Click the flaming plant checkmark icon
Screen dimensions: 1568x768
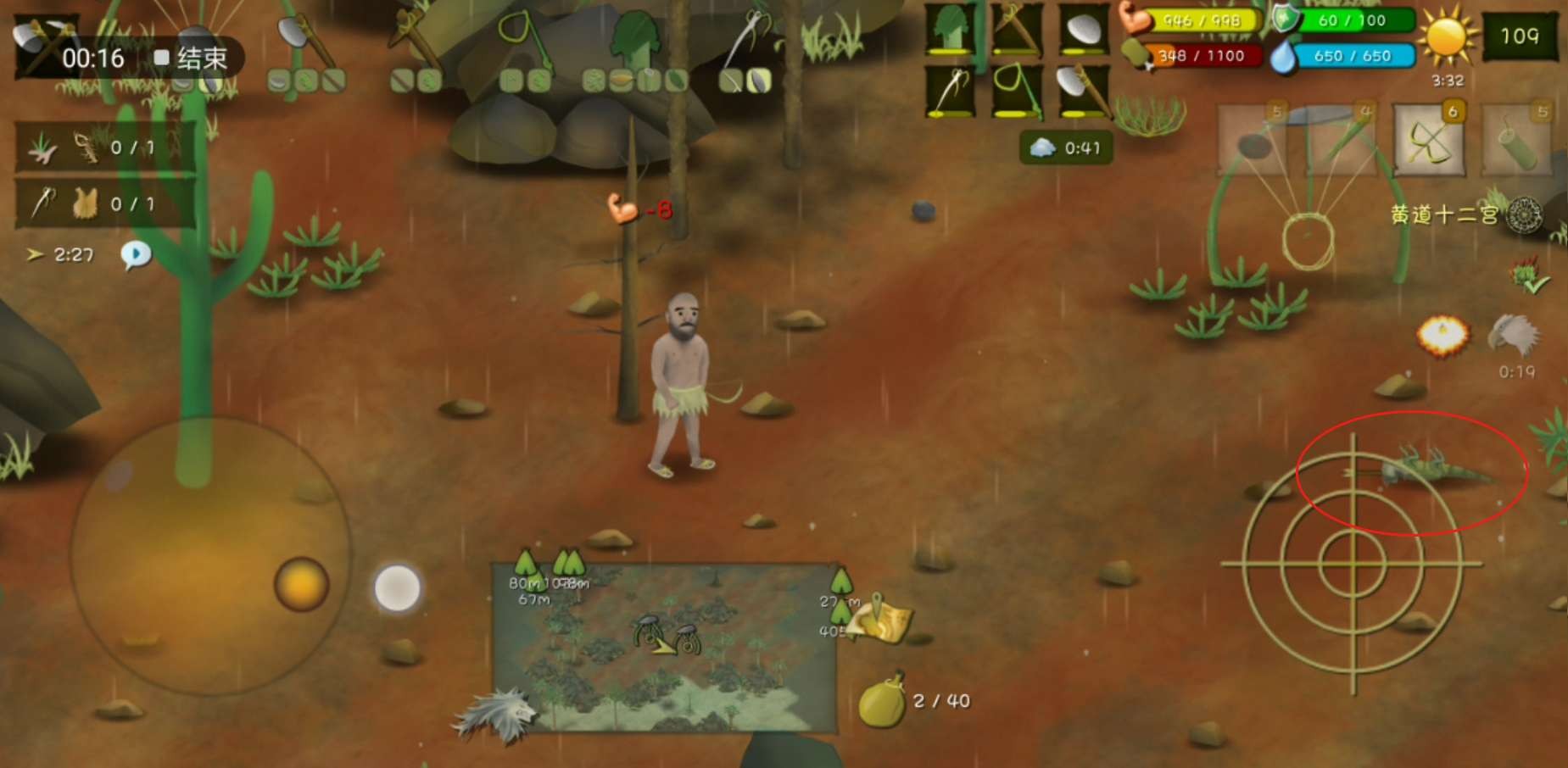click(x=1529, y=275)
